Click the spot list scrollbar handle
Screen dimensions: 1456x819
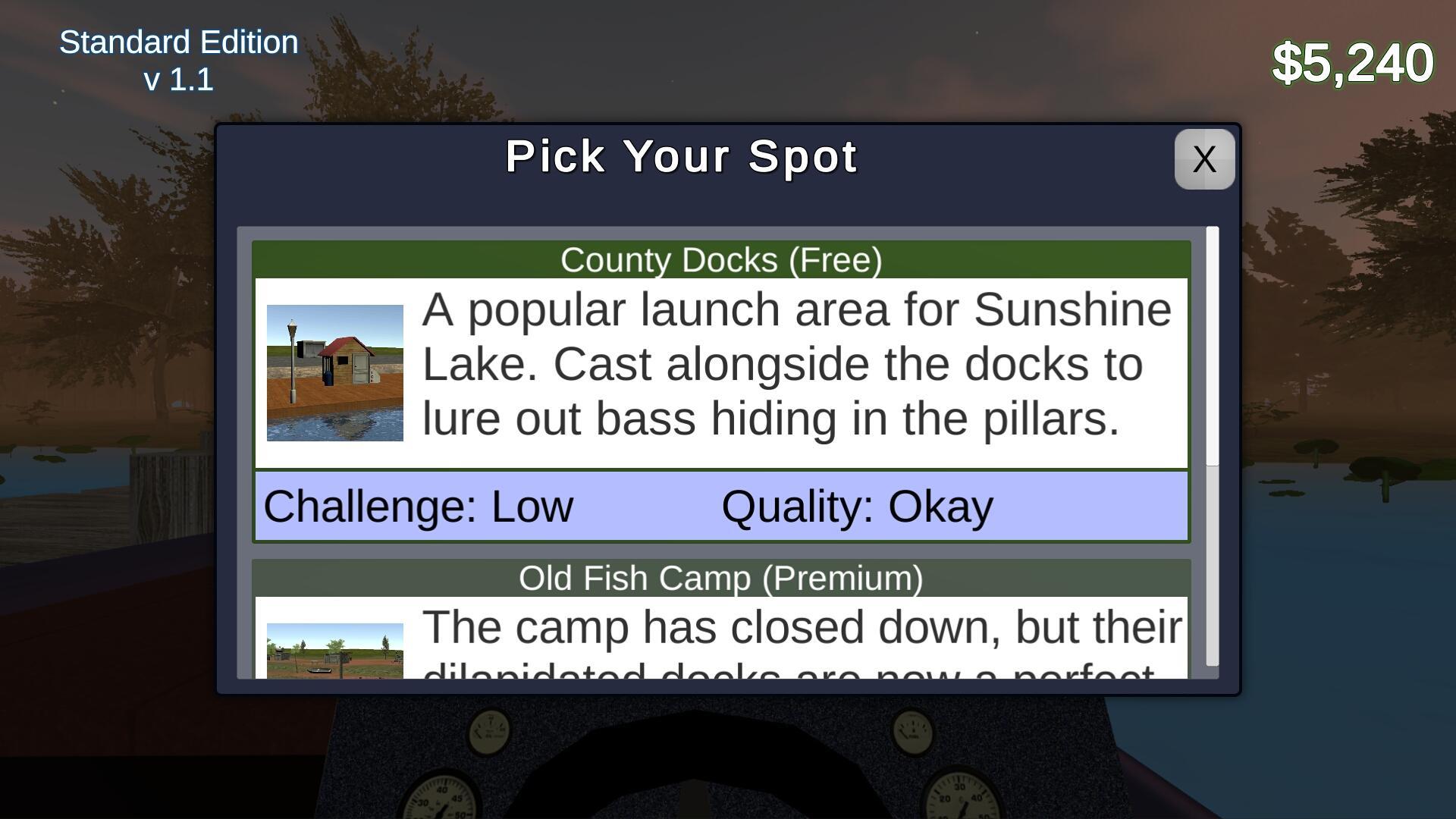[1212, 346]
